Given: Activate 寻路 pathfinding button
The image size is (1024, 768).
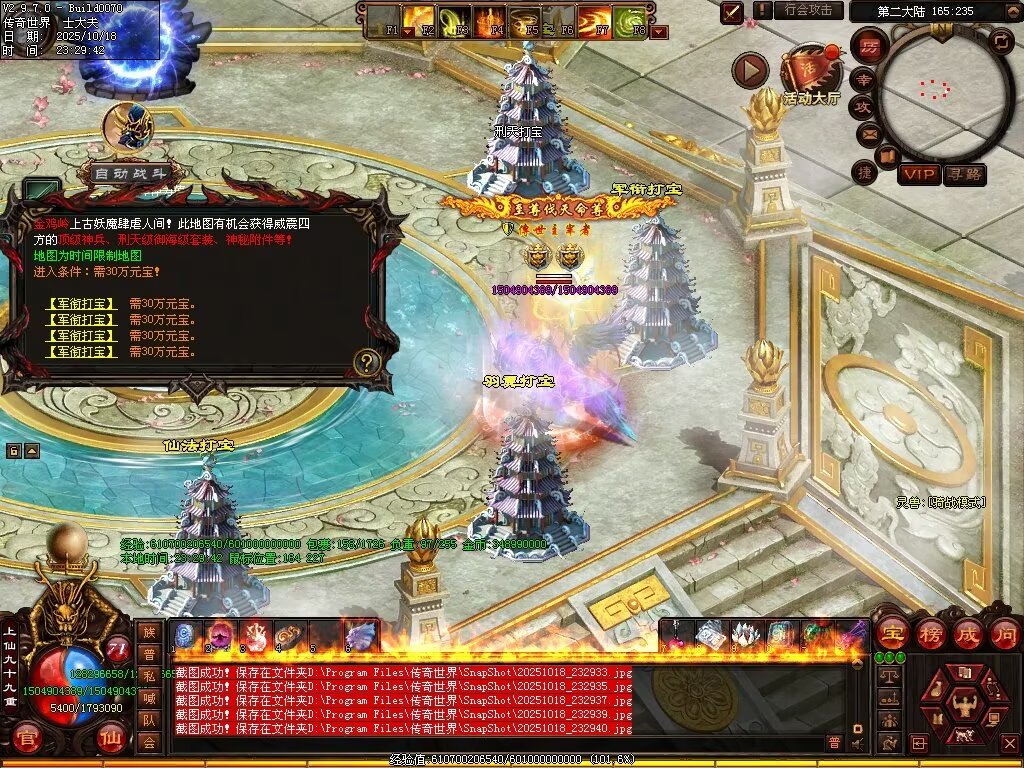Looking at the screenshot, I should (x=964, y=174).
